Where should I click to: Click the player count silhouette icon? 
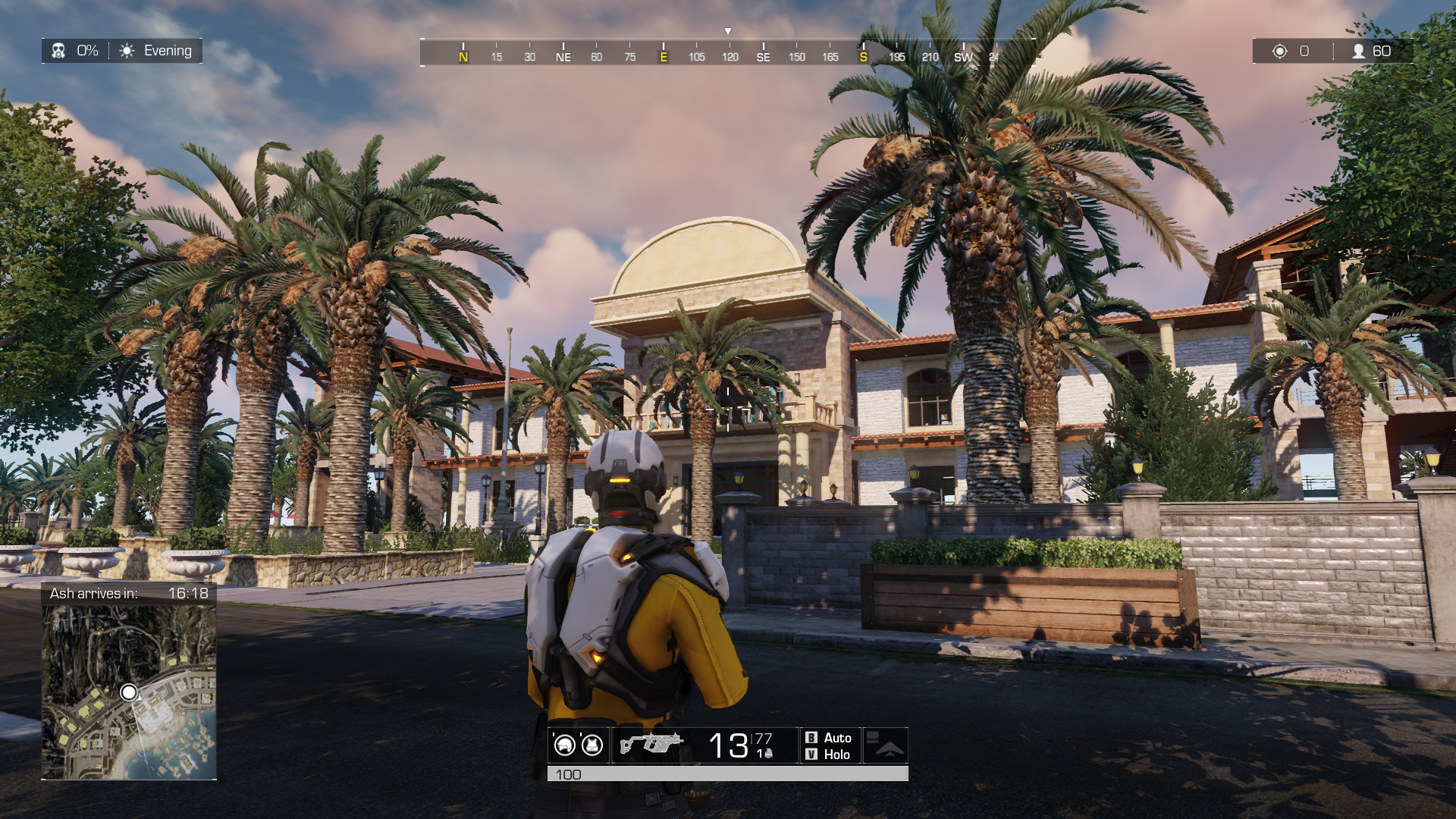[1357, 51]
